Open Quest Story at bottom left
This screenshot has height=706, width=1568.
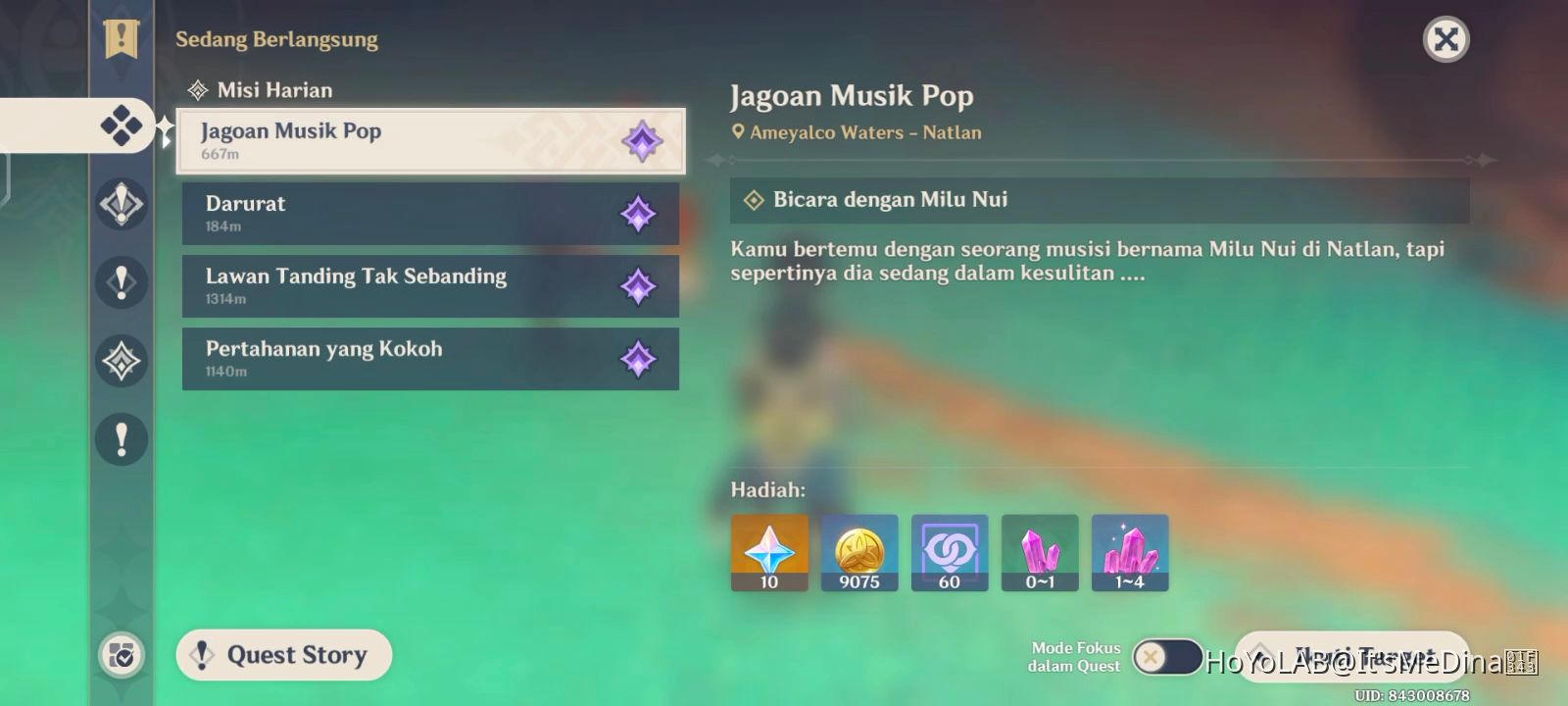(x=283, y=655)
